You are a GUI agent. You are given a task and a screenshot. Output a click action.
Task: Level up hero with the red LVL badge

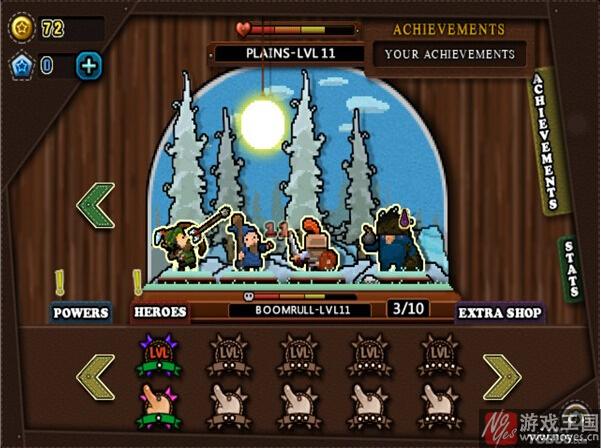[x=157, y=354]
